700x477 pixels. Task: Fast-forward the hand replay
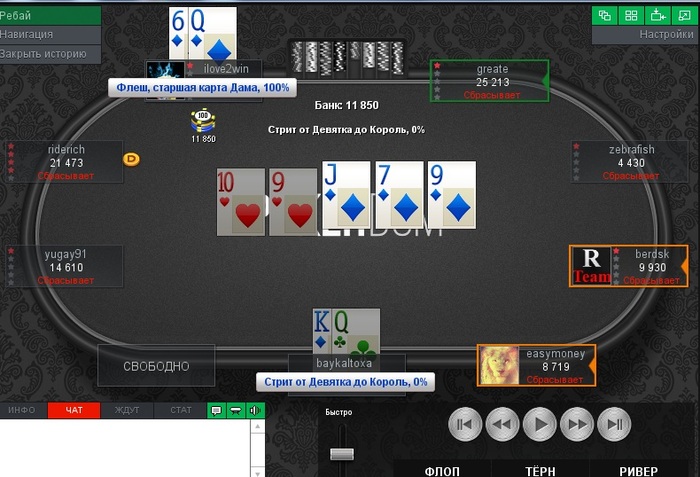coord(577,424)
